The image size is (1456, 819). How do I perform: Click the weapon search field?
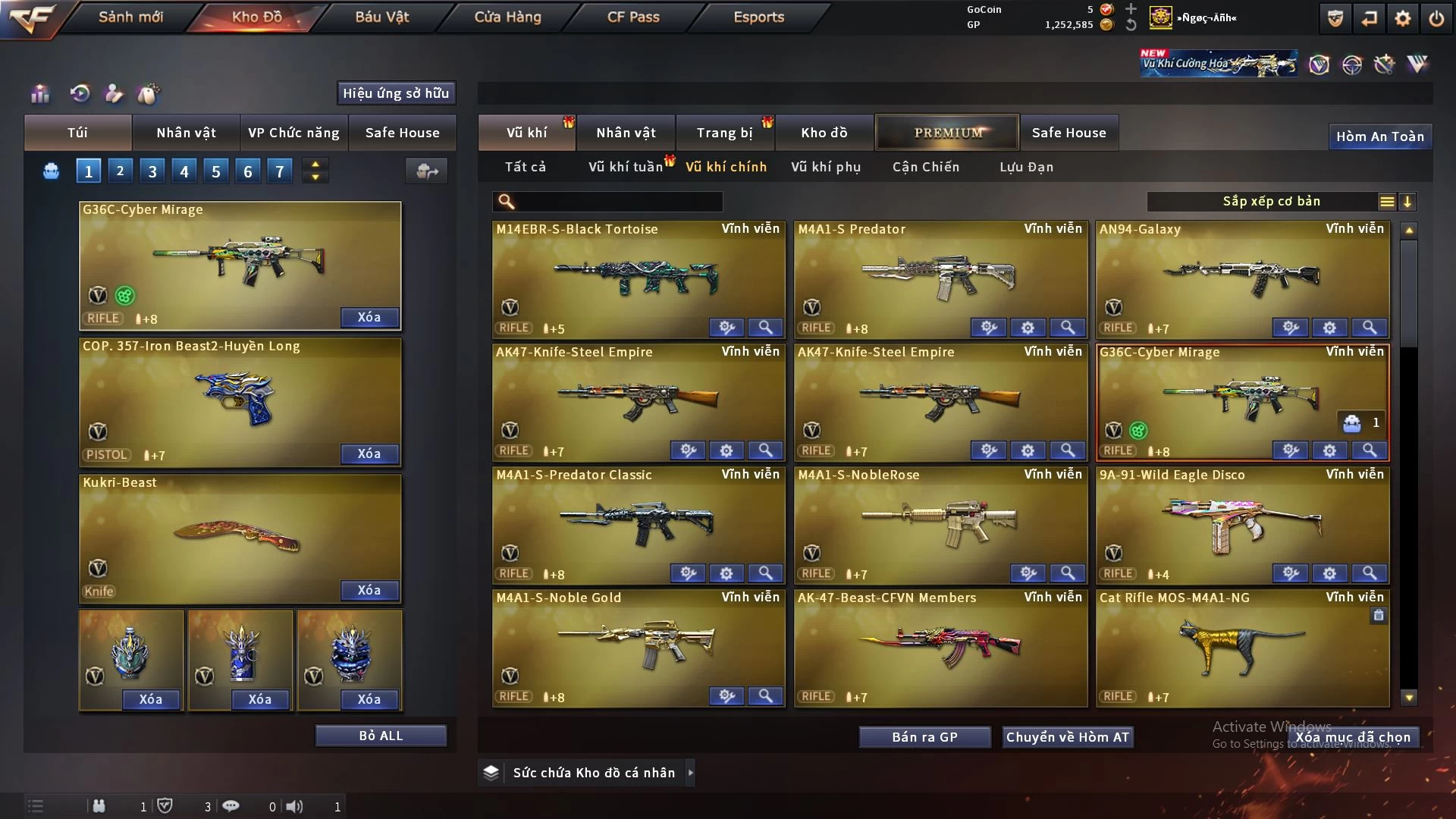coord(618,202)
